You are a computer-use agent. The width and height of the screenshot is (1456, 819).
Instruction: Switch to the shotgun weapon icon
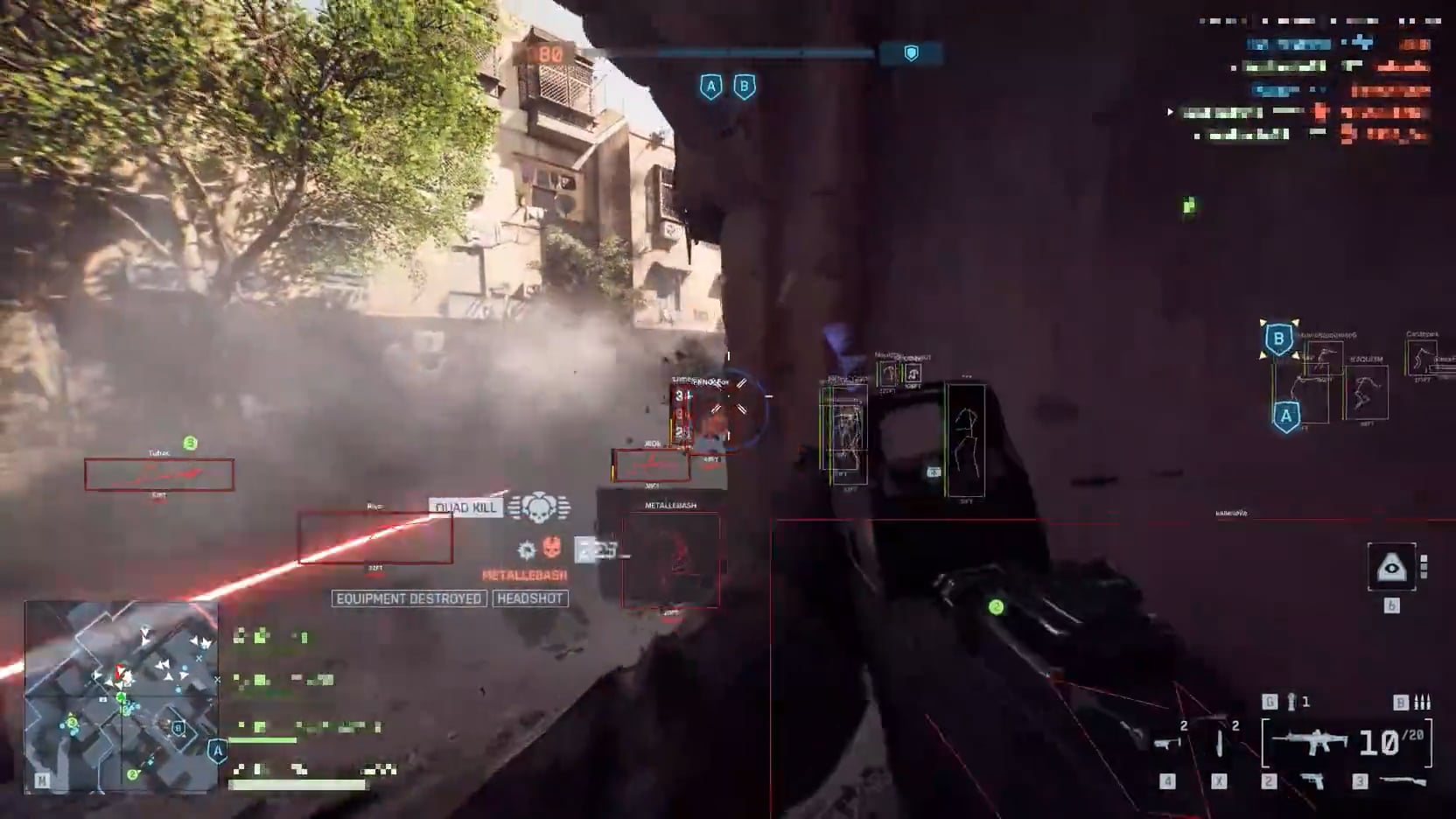click(1403, 780)
